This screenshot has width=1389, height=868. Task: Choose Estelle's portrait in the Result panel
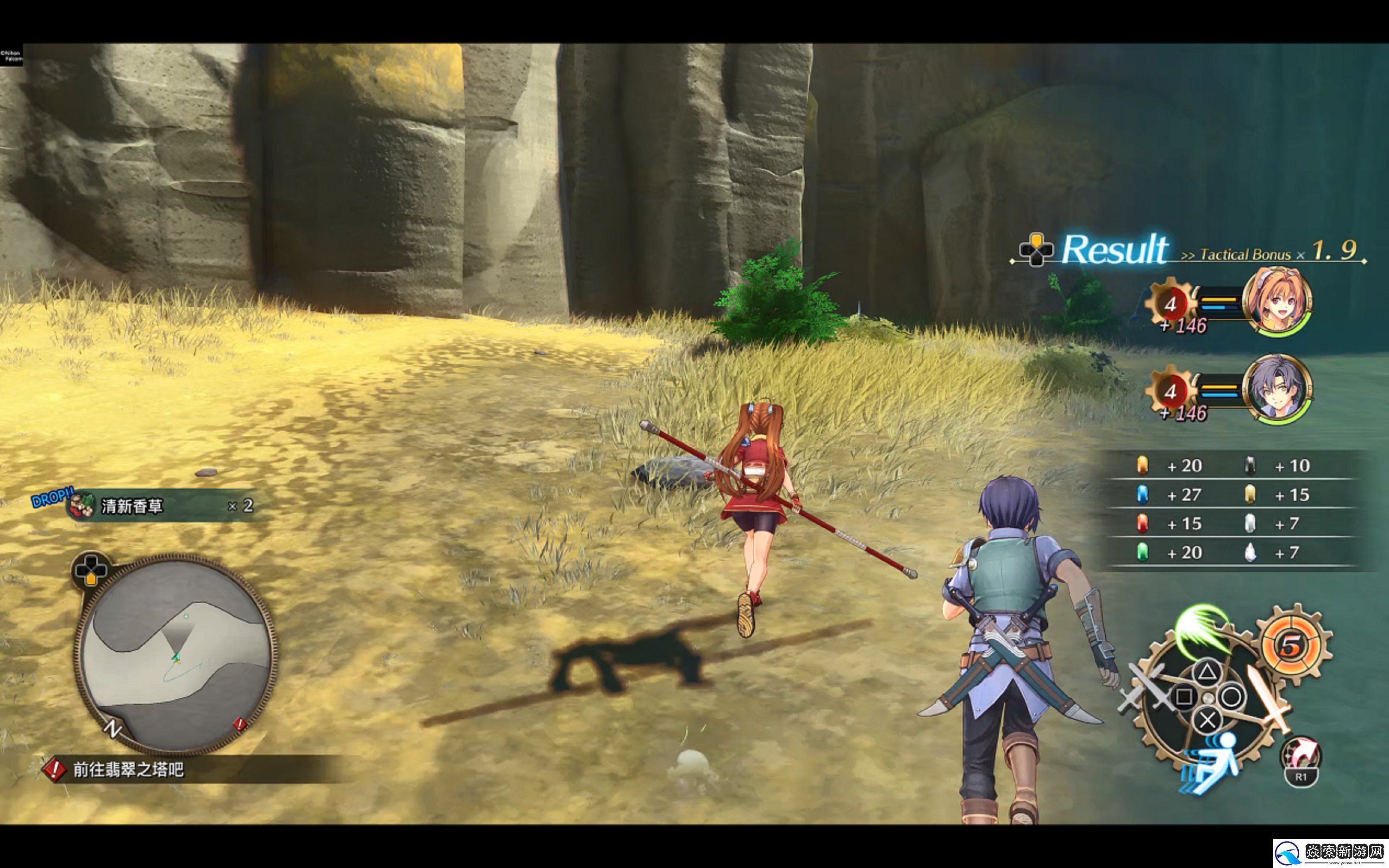tap(1276, 302)
